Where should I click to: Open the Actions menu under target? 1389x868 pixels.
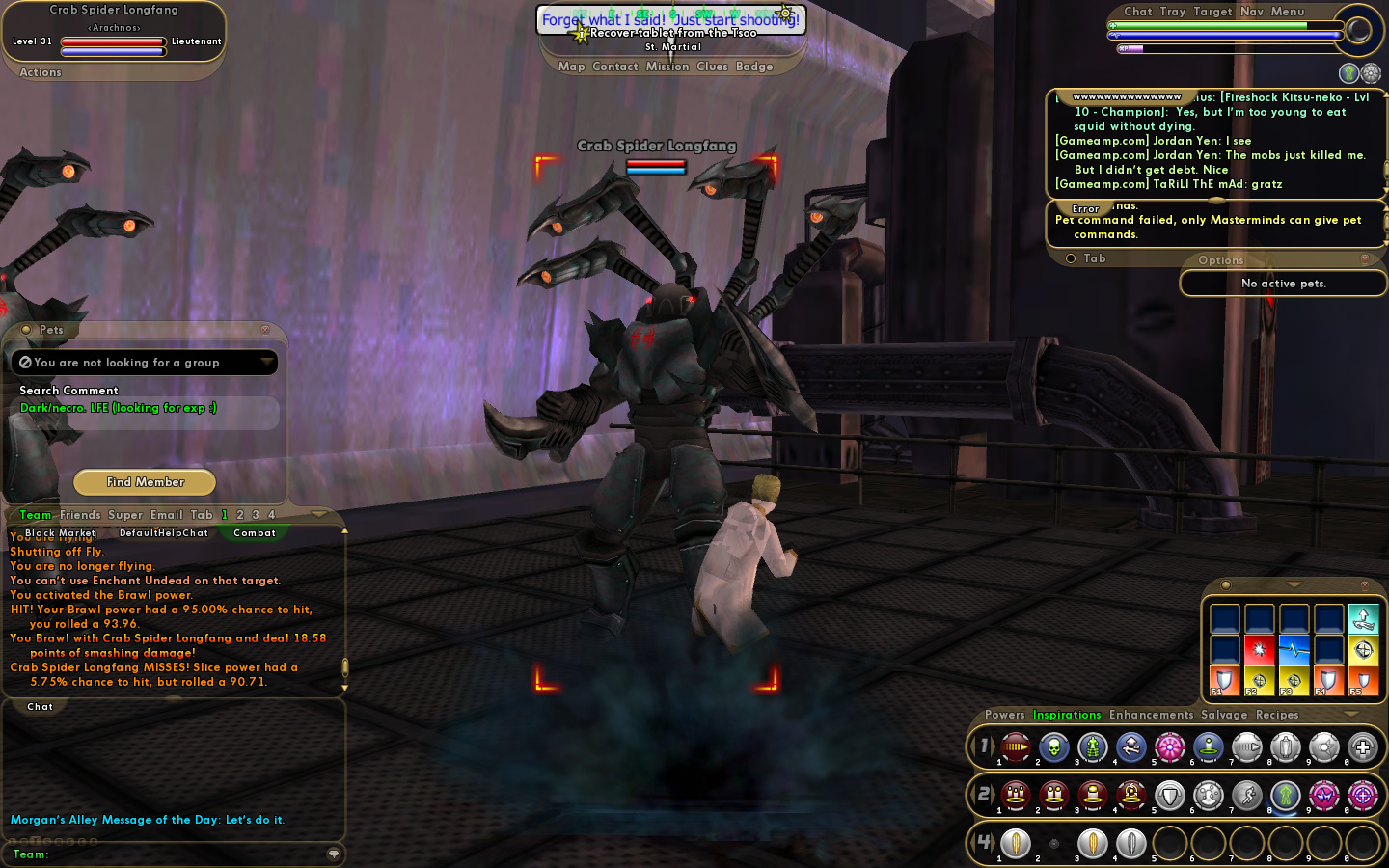pyautogui.click(x=41, y=72)
